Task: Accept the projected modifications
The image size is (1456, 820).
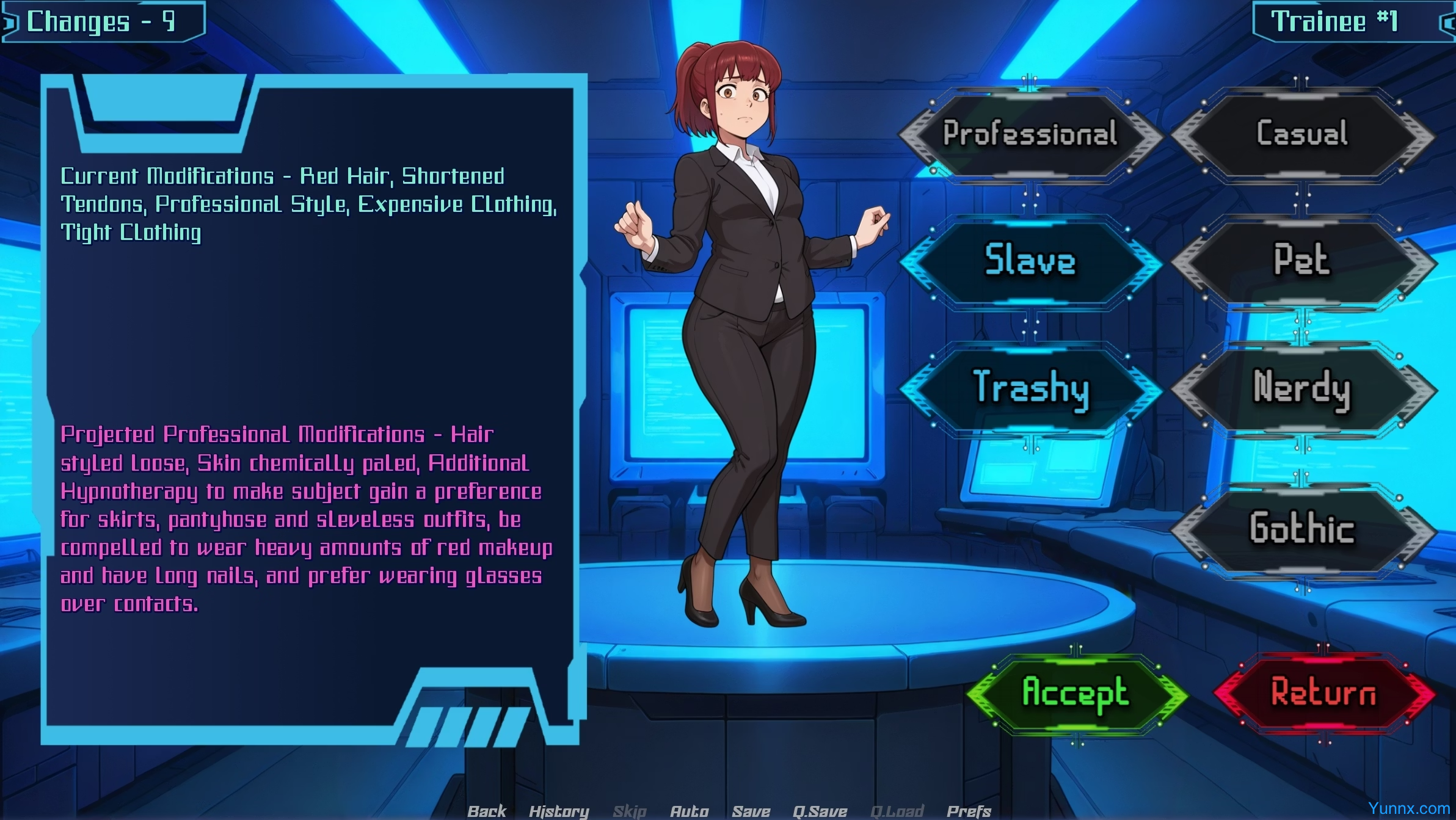Action: coord(1076,693)
